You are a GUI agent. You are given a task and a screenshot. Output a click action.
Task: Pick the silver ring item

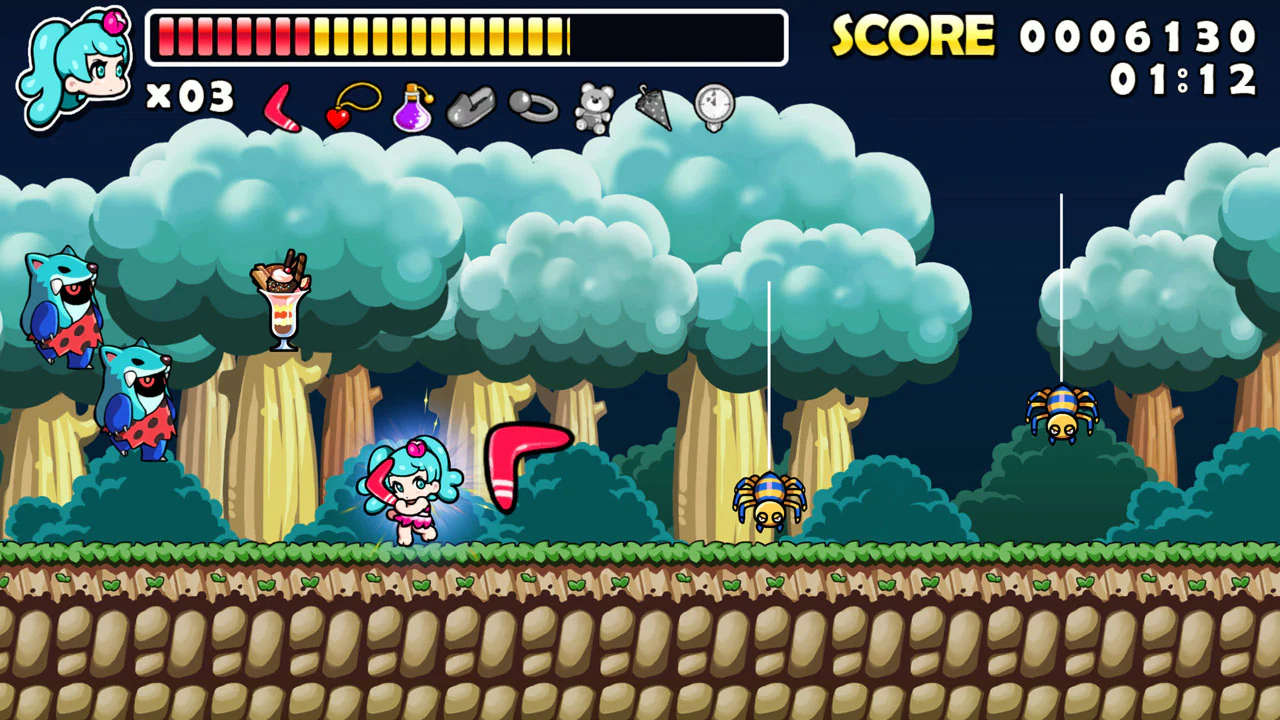532,105
